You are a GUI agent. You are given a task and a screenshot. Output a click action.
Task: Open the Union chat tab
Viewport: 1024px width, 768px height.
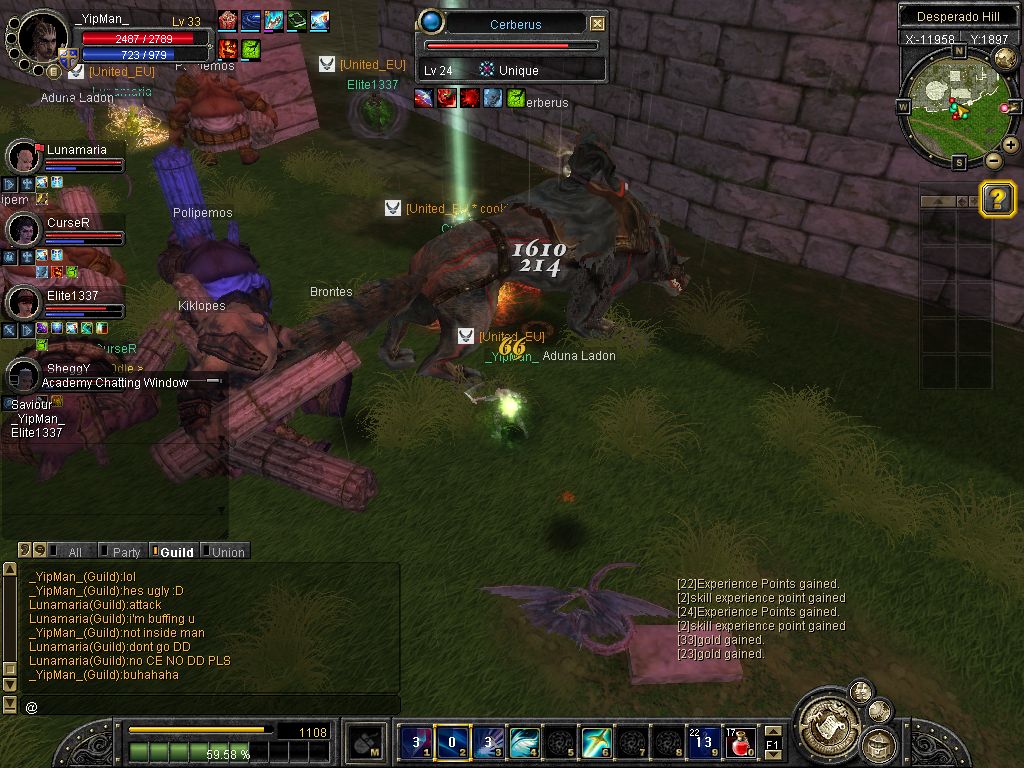click(226, 552)
